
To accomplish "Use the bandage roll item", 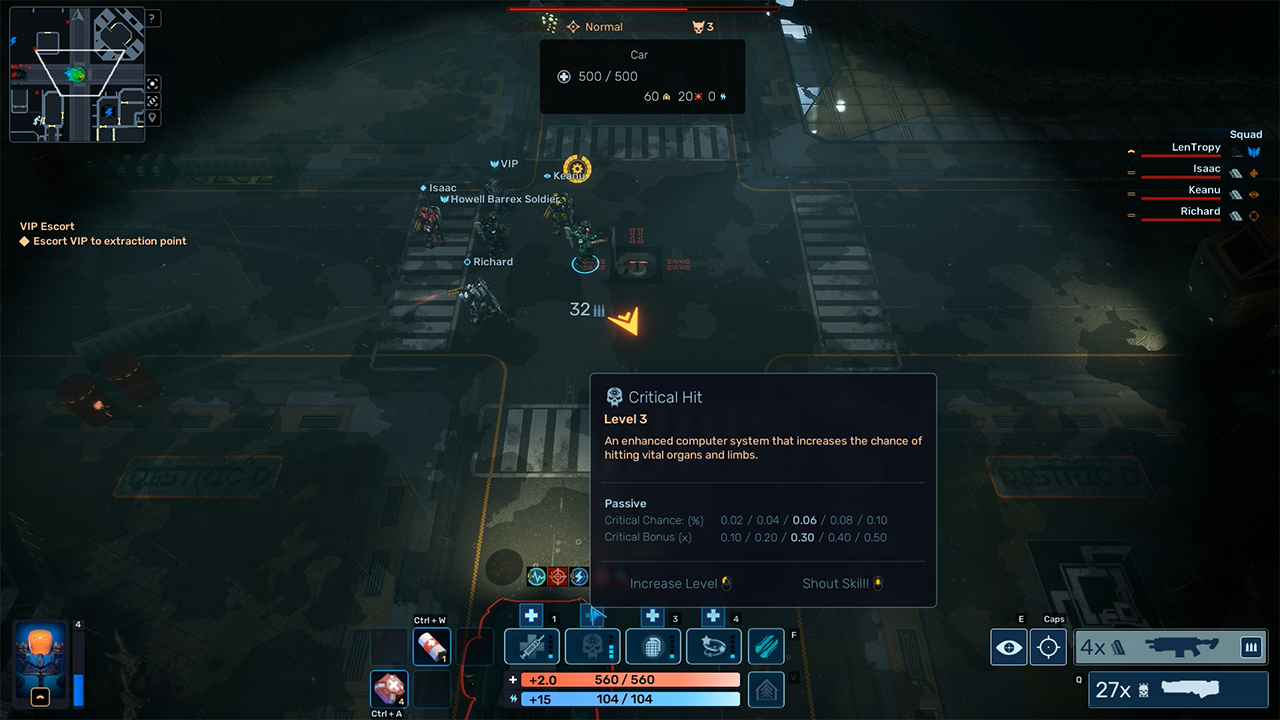I will [x=431, y=646].
